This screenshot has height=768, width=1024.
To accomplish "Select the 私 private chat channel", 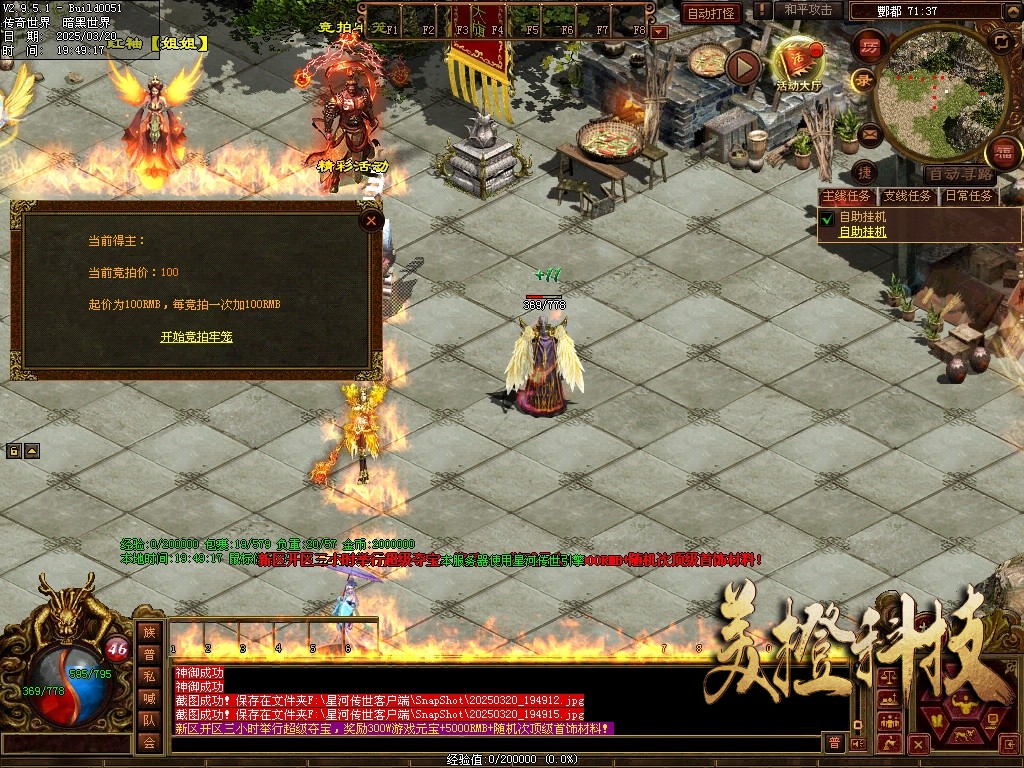I will pyautogui.click(x=149, y=676).
